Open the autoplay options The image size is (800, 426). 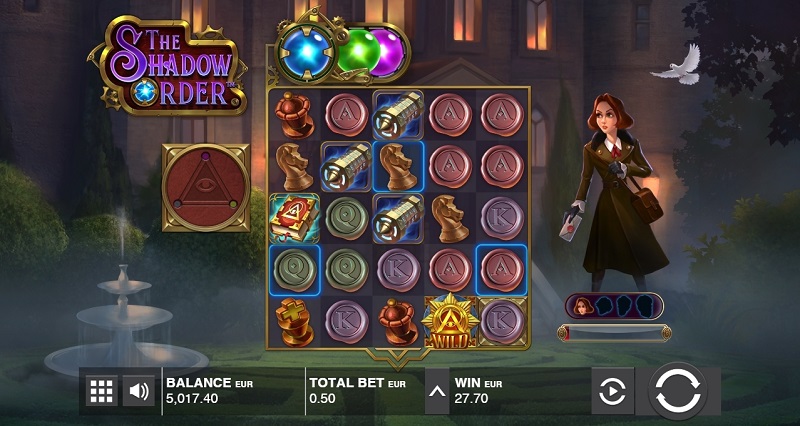[x=610, y=392]
